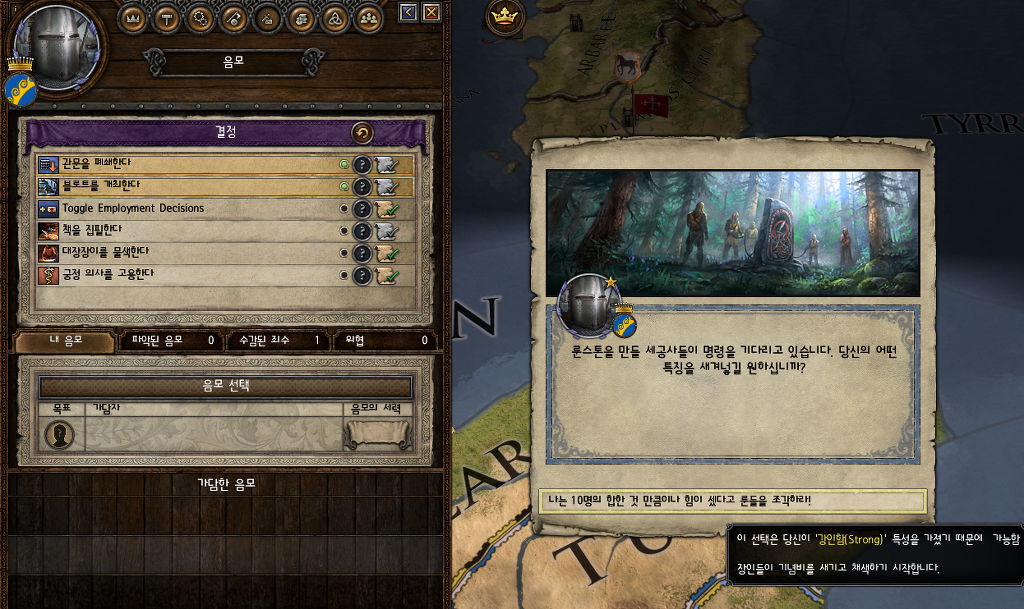Open the interlocked rings tab icon

[x=335, y=17]
